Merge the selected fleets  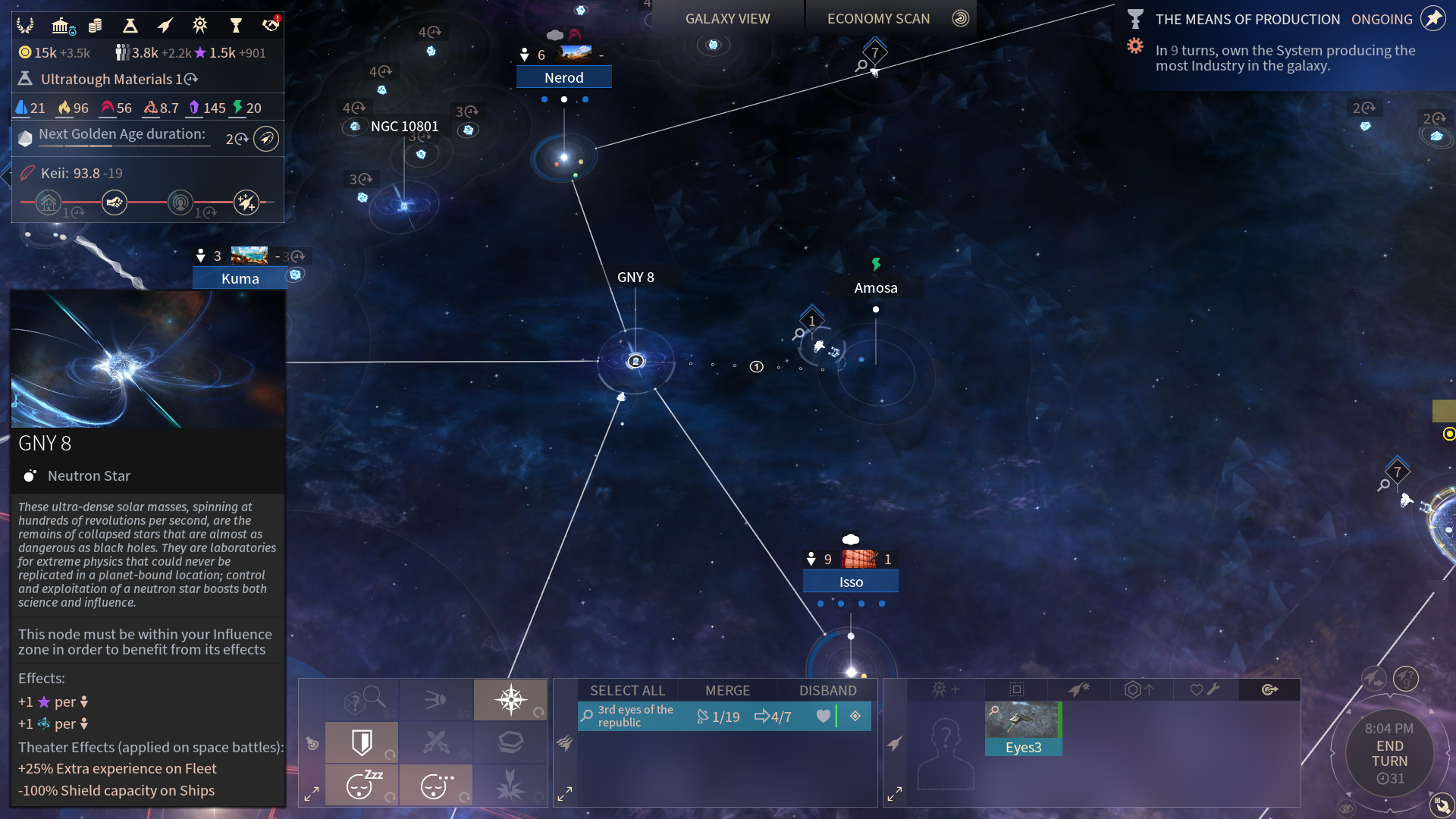[727, 690]
